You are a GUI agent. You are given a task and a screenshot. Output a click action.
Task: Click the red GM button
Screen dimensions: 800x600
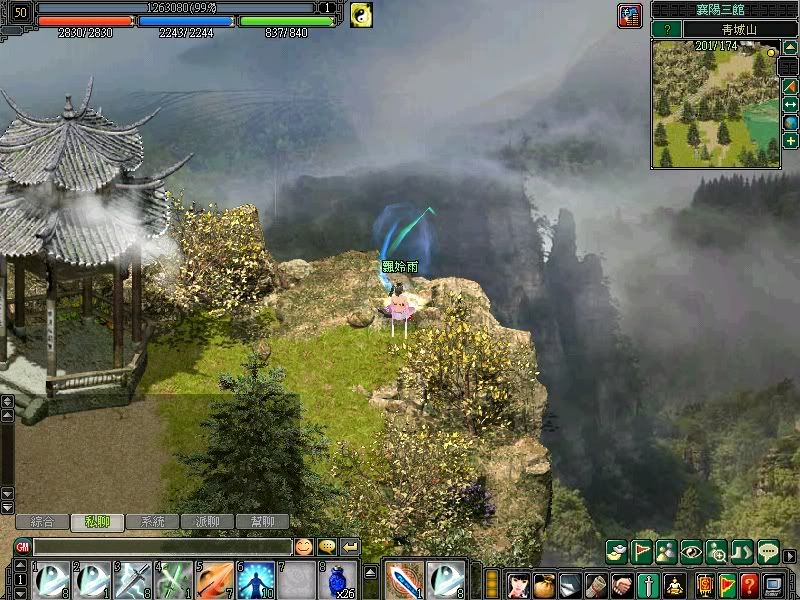point(22,547)
